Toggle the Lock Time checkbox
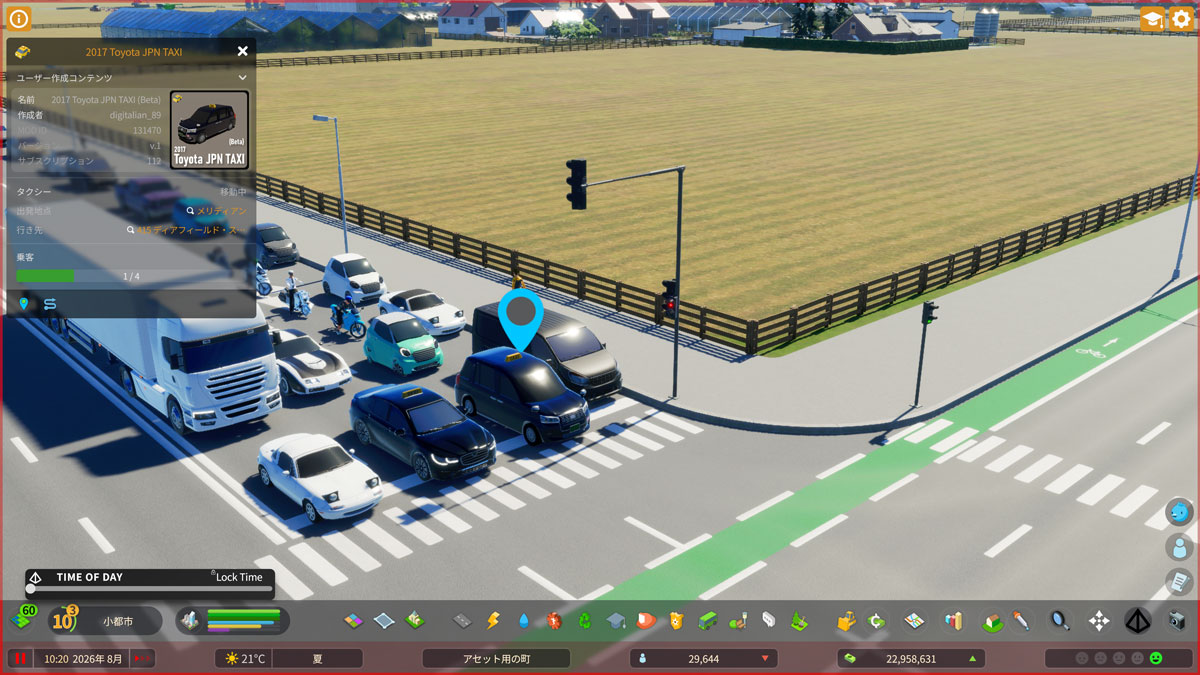 pos(213,575)
